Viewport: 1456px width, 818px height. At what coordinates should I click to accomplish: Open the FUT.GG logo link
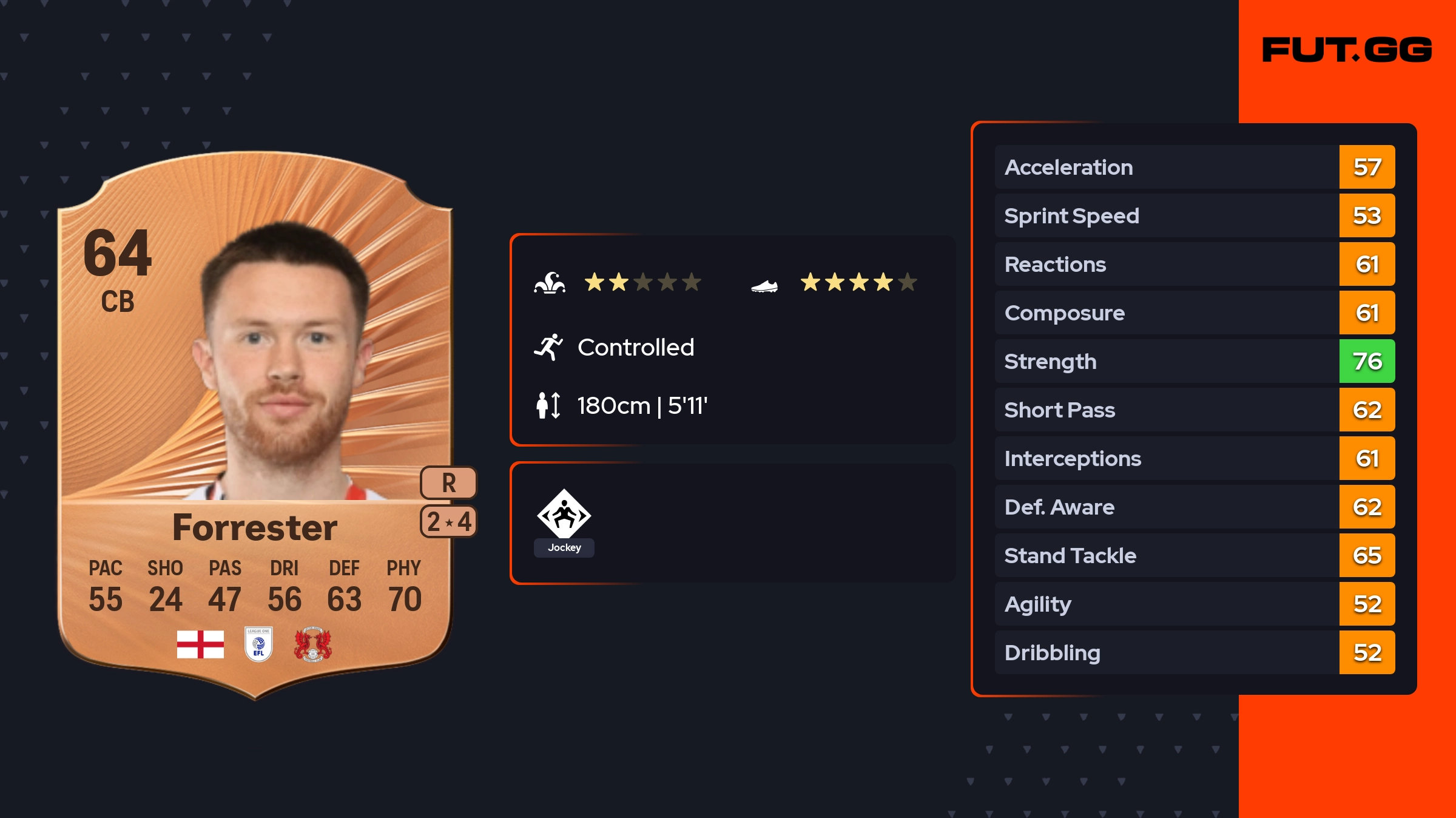(1347, 50)
